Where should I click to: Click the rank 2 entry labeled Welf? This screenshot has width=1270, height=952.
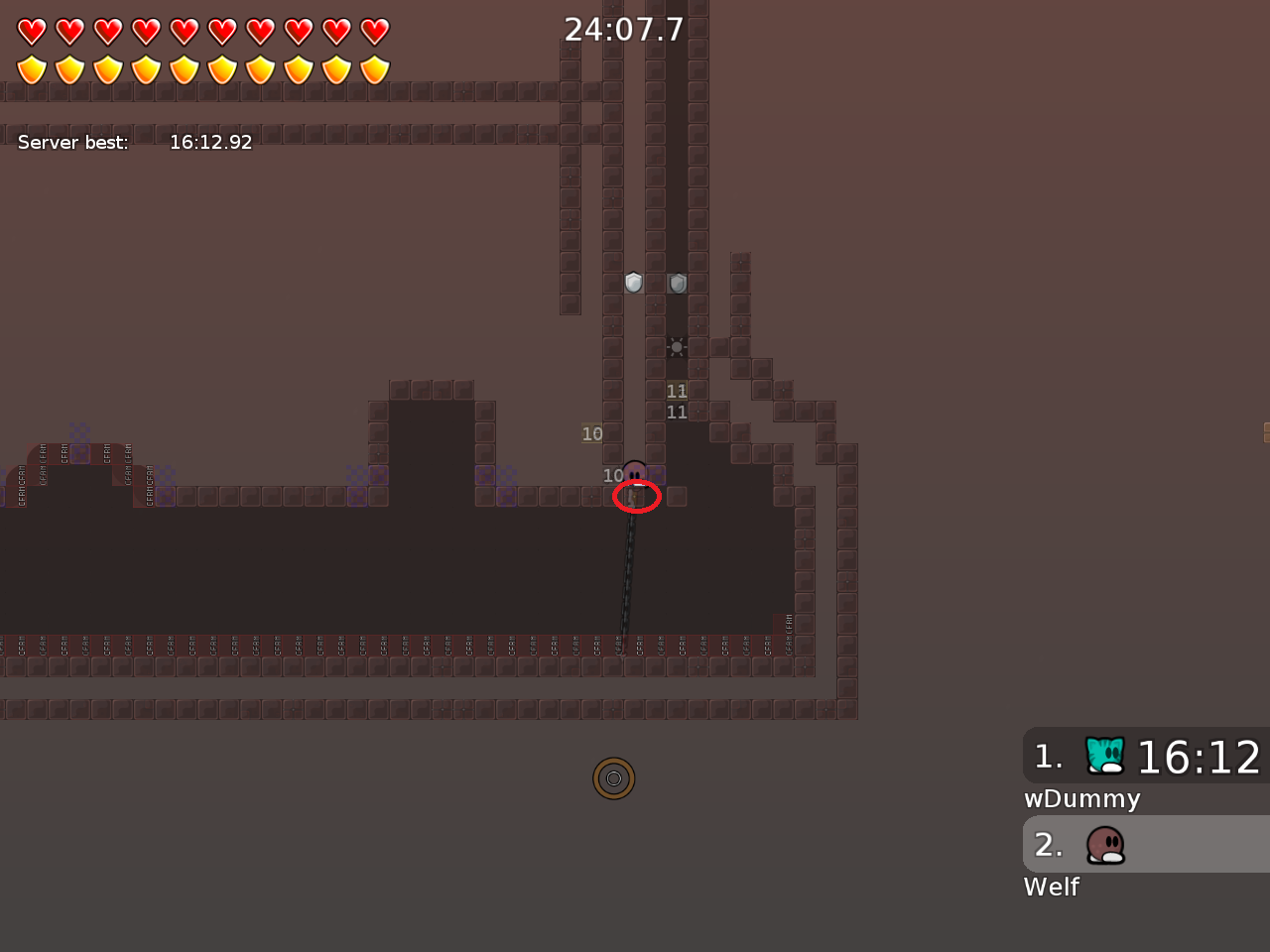point(1141,845)
